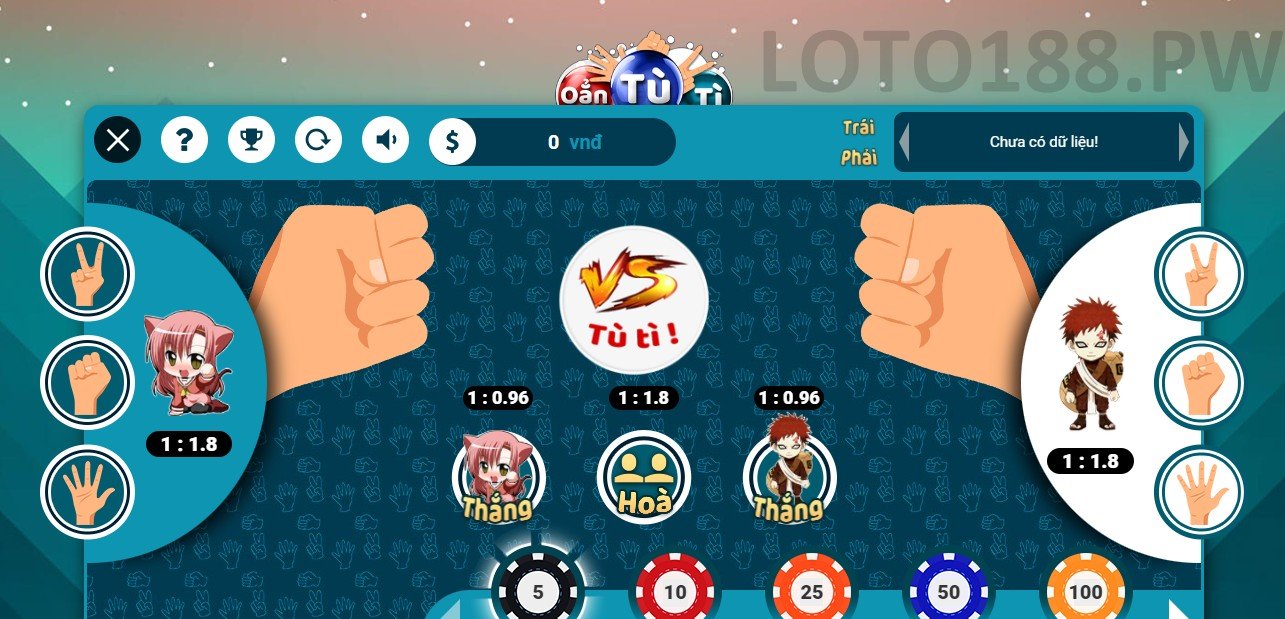
Task: Click the circular arrow history button
Action: pos(318,140)
